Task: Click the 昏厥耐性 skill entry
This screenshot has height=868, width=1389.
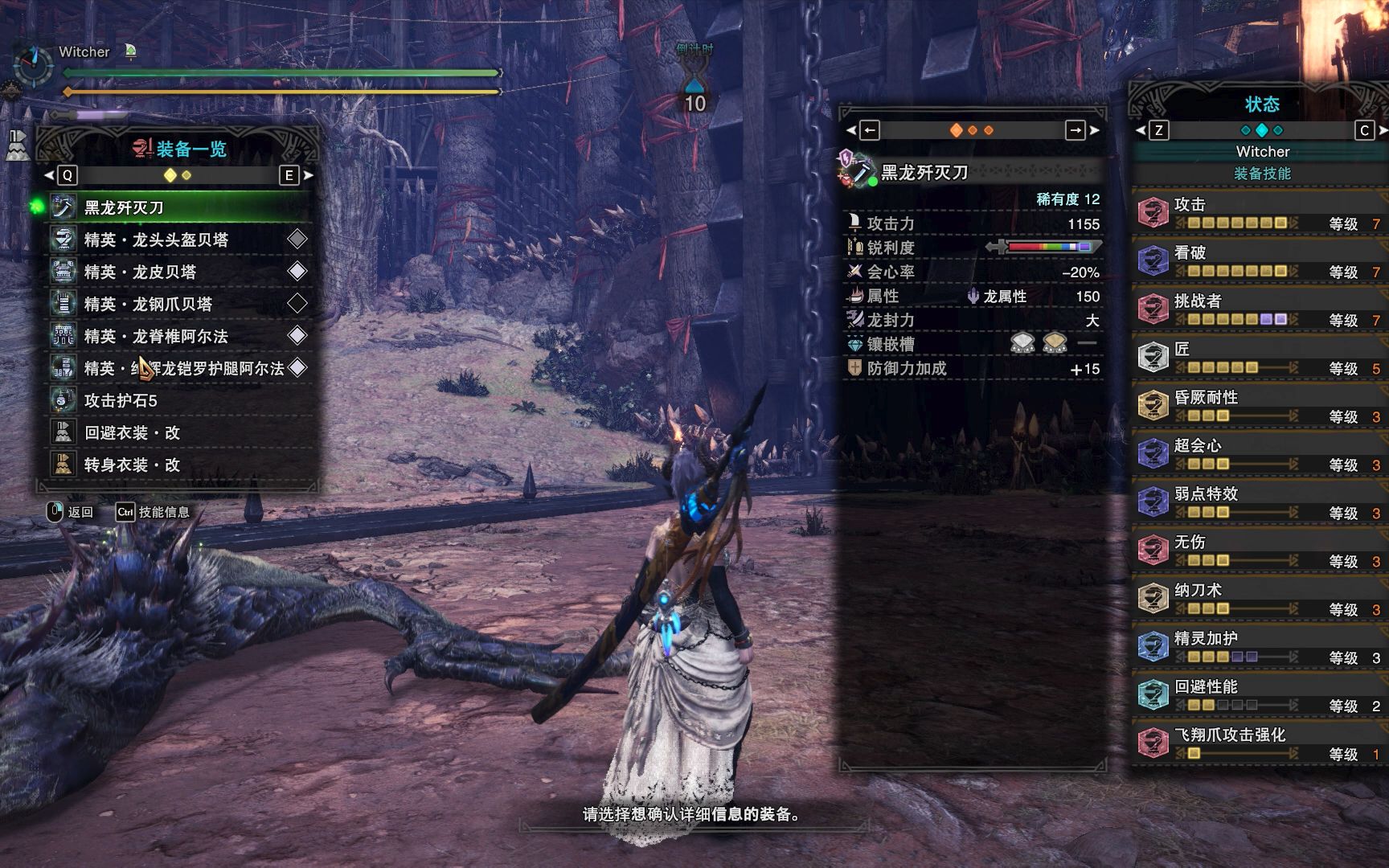Action: (1258, 406)
